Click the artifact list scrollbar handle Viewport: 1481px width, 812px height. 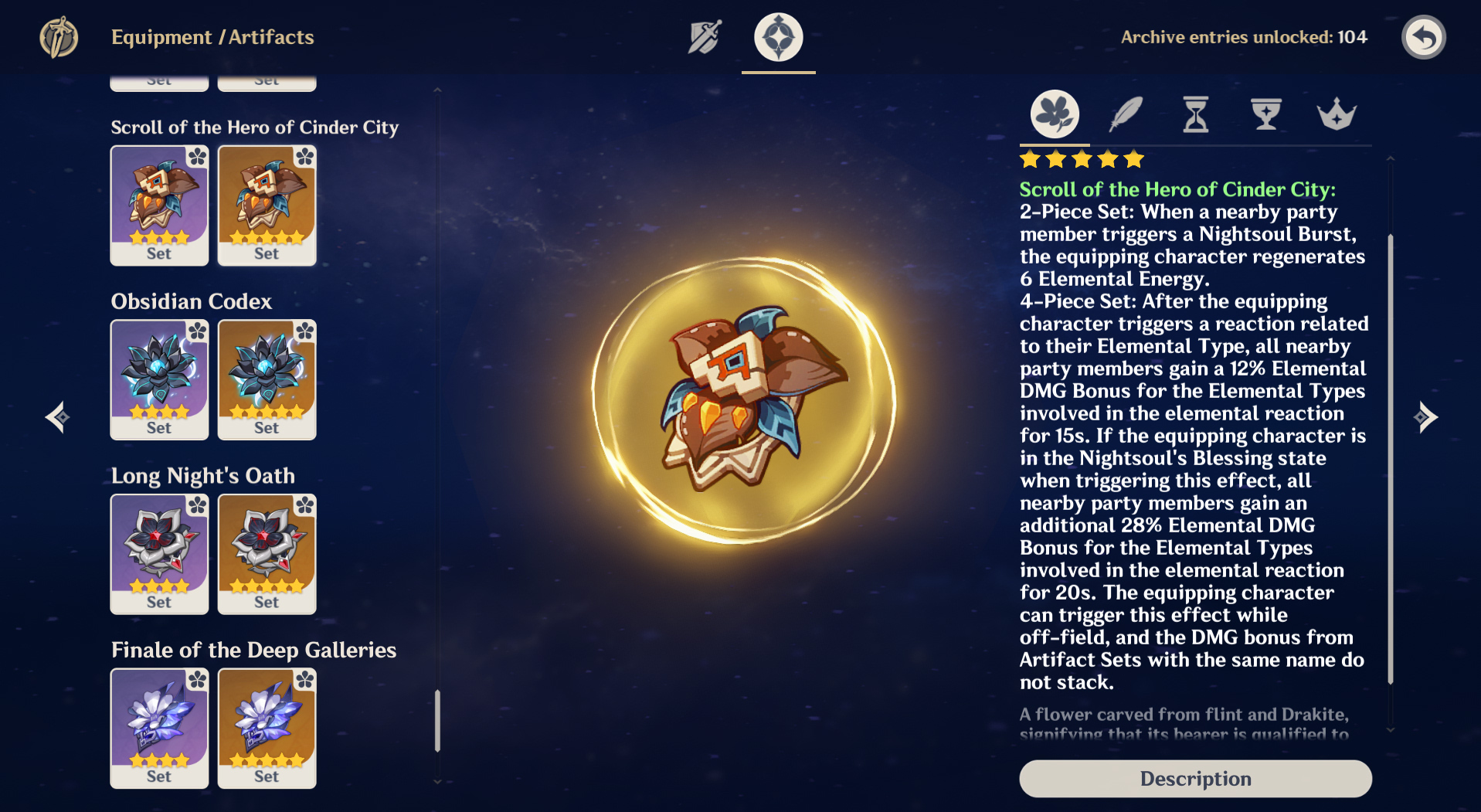pyautogui.click(x=437, y=720)
